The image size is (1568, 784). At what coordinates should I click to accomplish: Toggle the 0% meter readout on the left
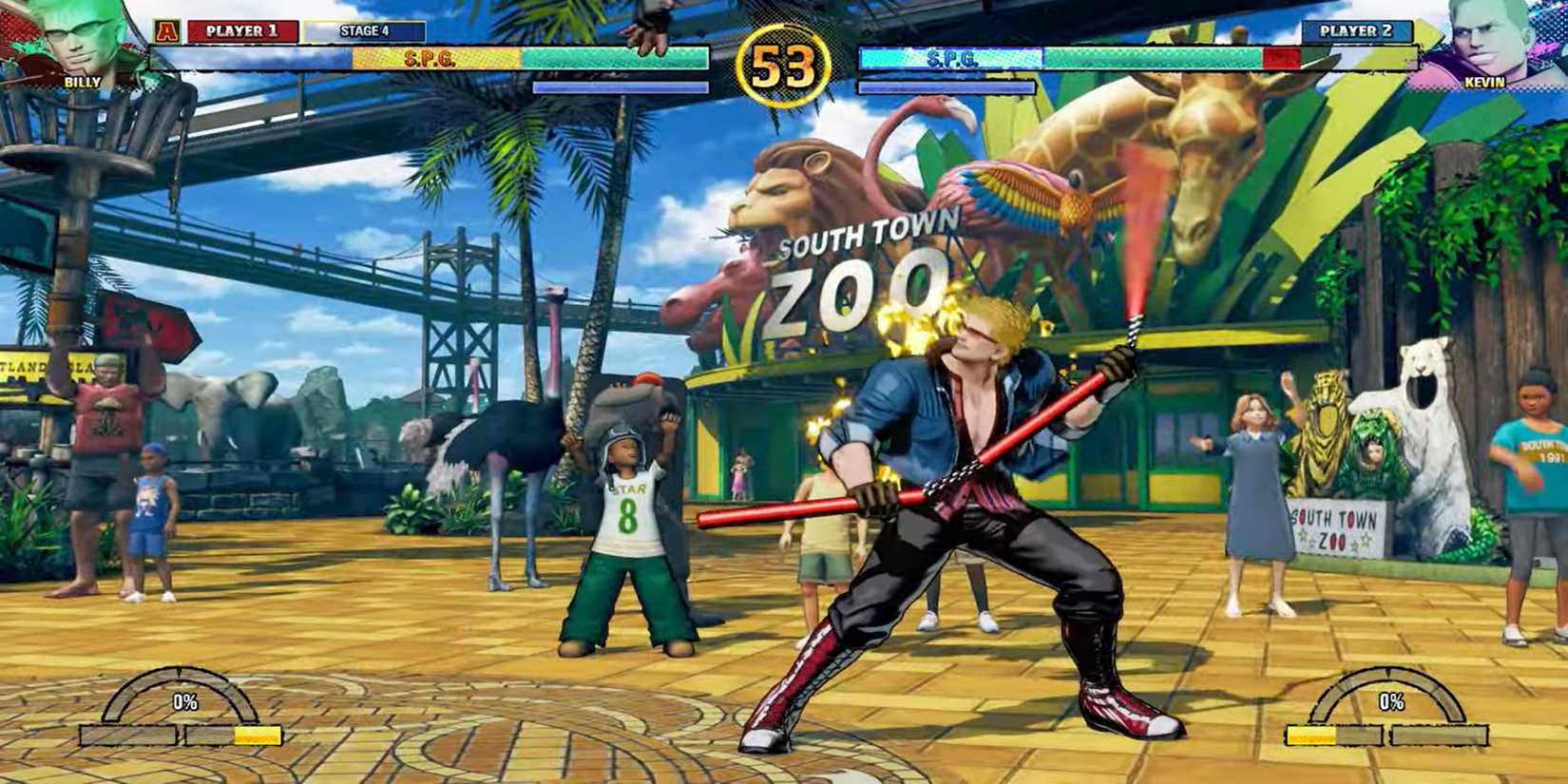[186, 701]
